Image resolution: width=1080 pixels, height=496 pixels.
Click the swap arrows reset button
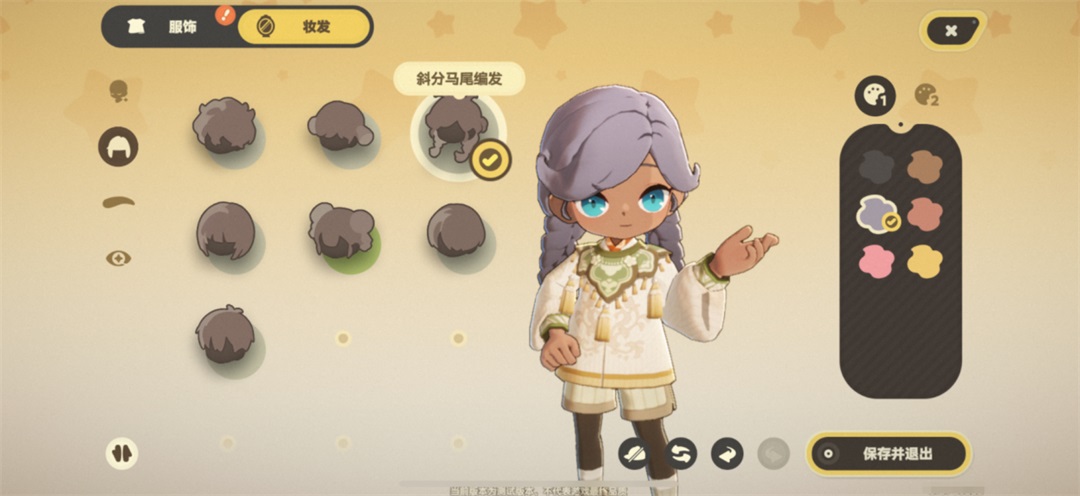(x=680, y=454)
